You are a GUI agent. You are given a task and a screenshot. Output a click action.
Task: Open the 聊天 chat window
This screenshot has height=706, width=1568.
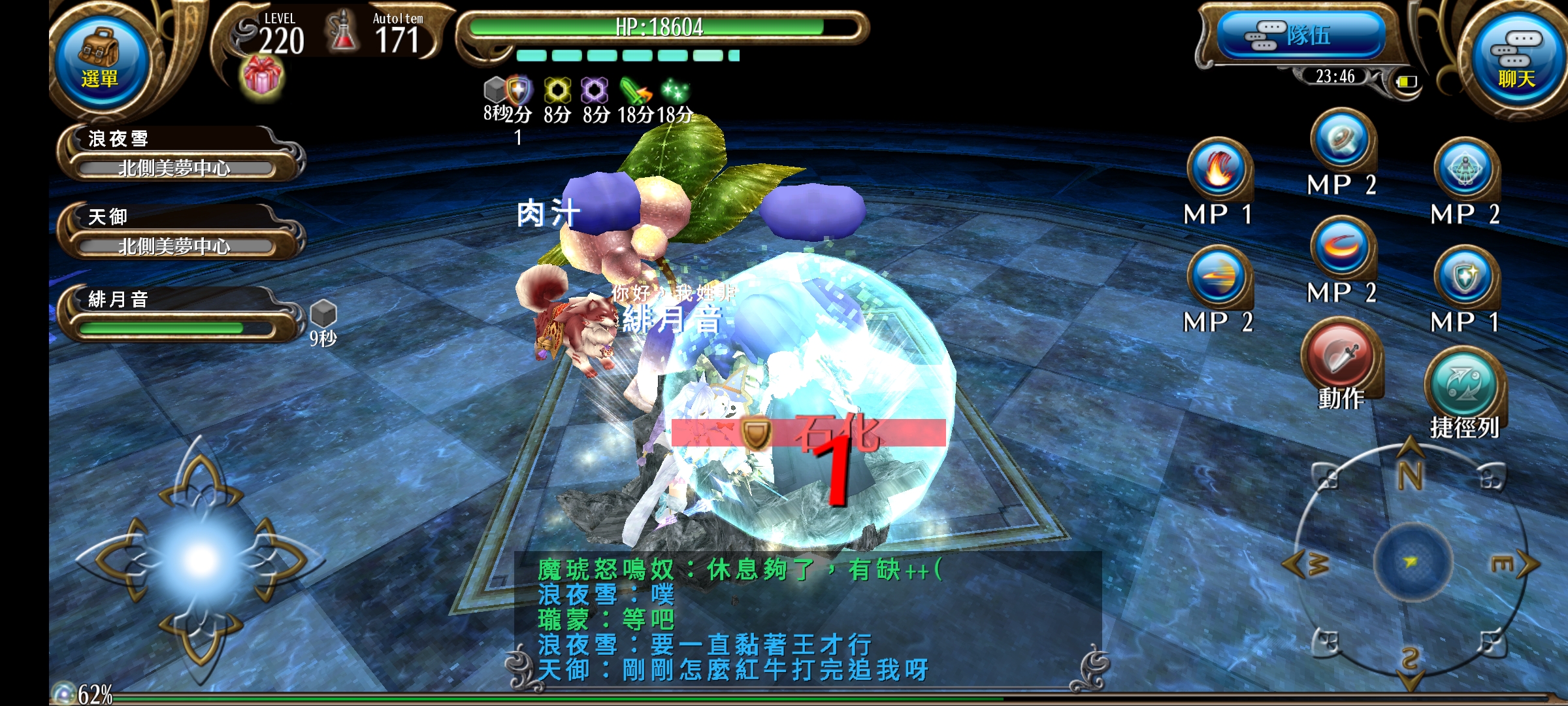[x=1516, y=60]
